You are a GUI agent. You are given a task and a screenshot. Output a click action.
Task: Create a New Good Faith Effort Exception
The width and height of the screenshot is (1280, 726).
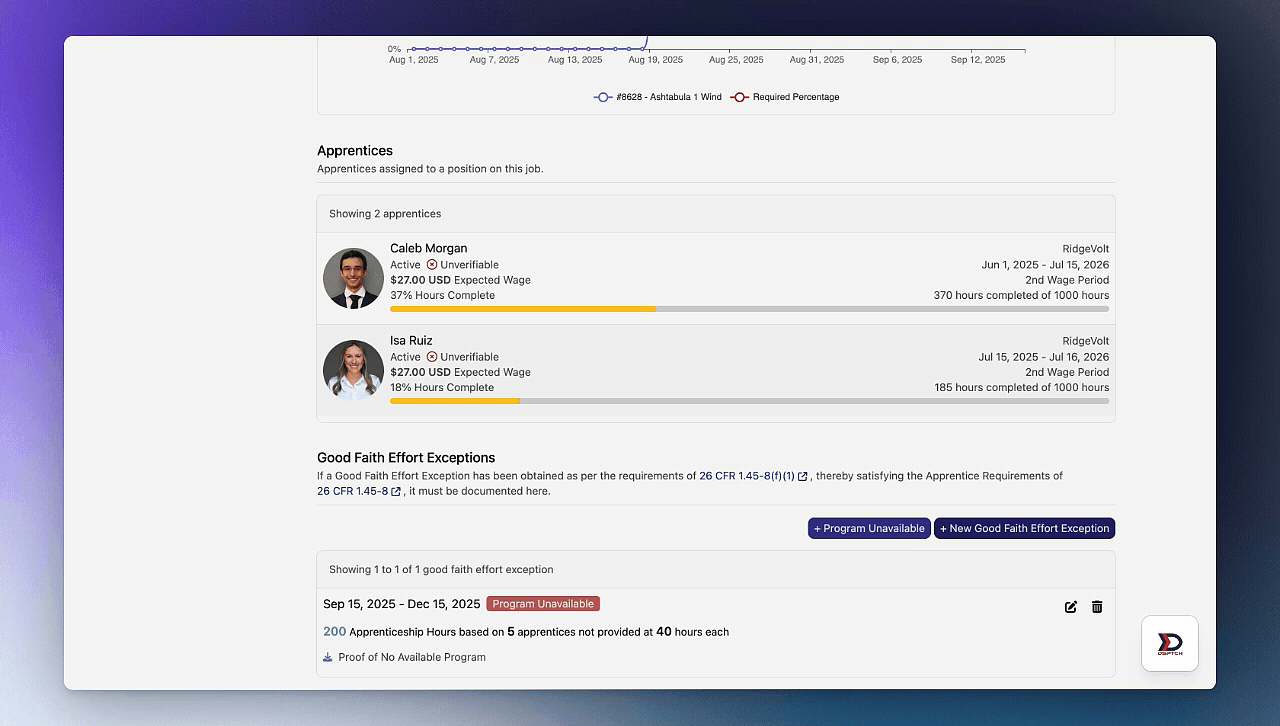pos(1024,528)
